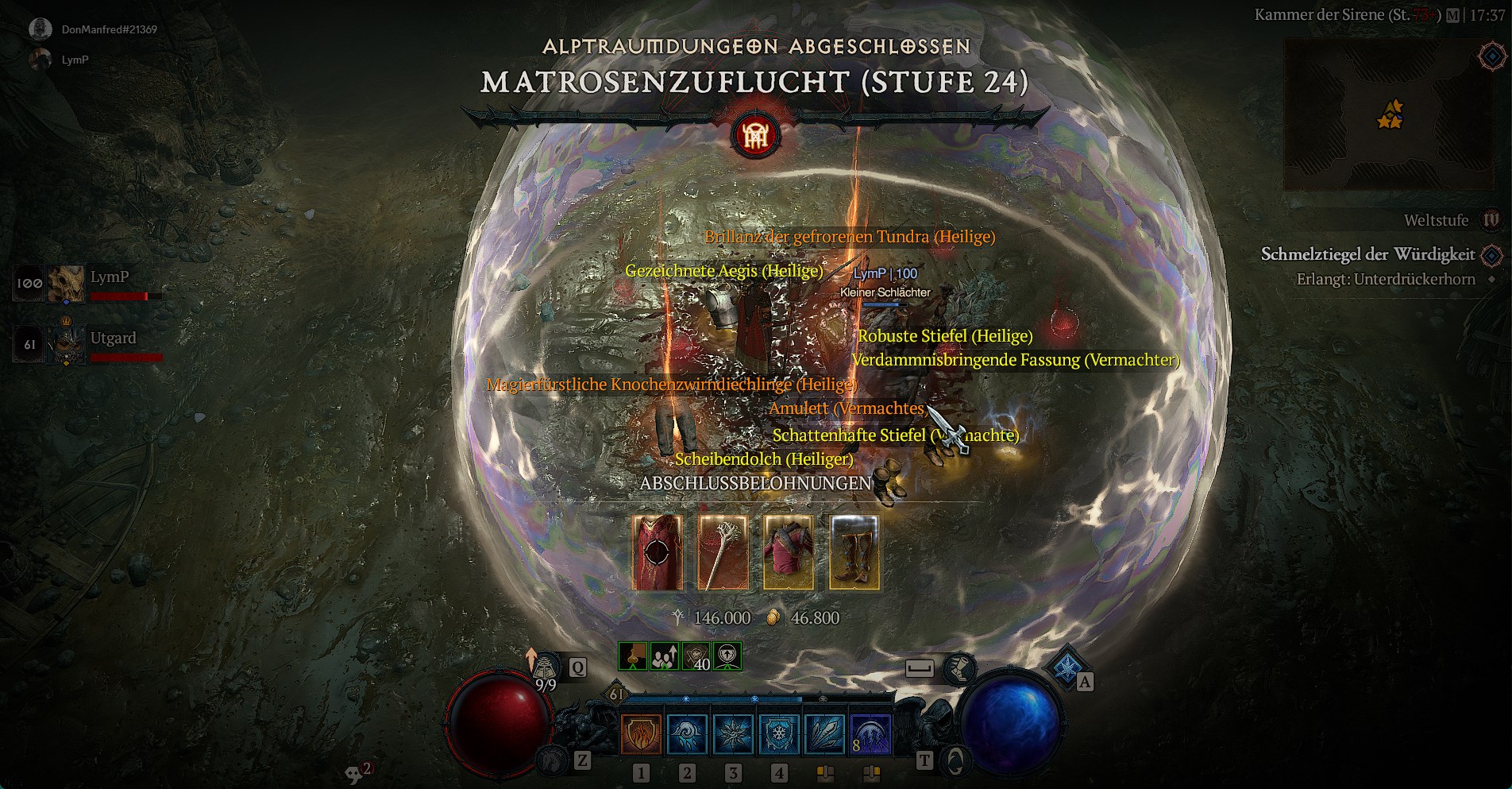Select party member LymP's portrait

(65, 284)
